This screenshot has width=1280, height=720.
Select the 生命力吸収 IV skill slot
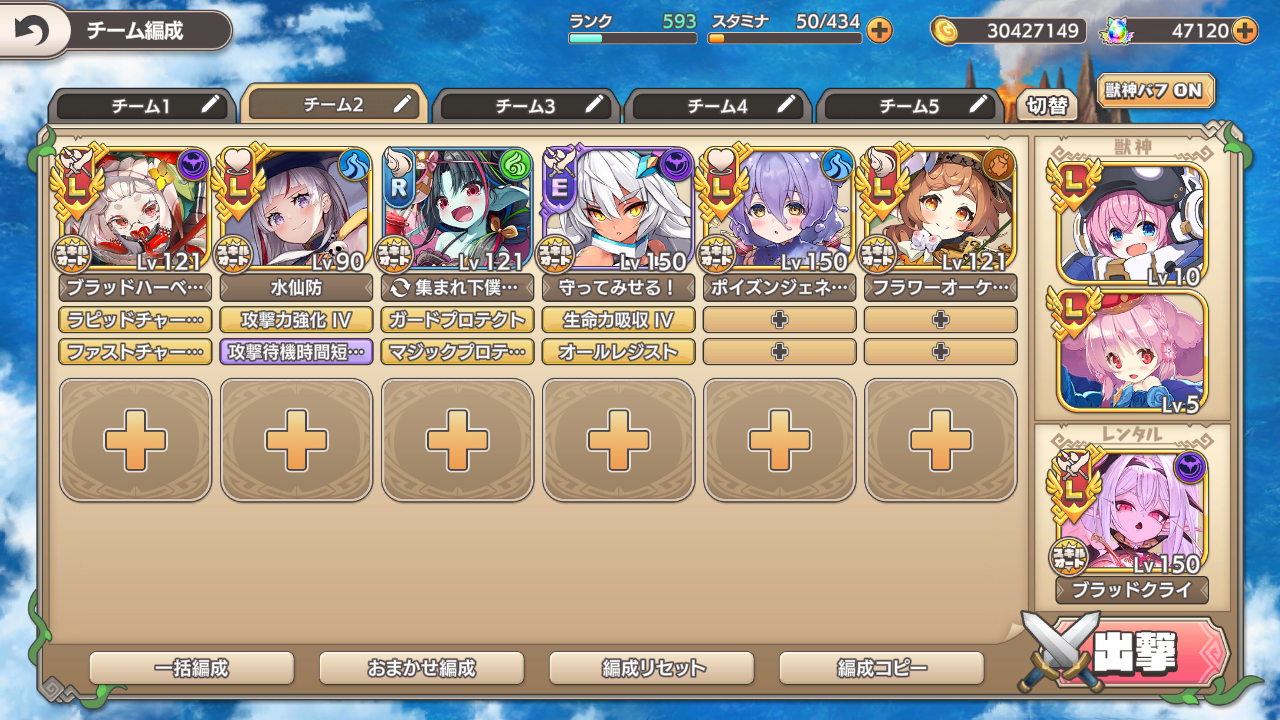618,320
